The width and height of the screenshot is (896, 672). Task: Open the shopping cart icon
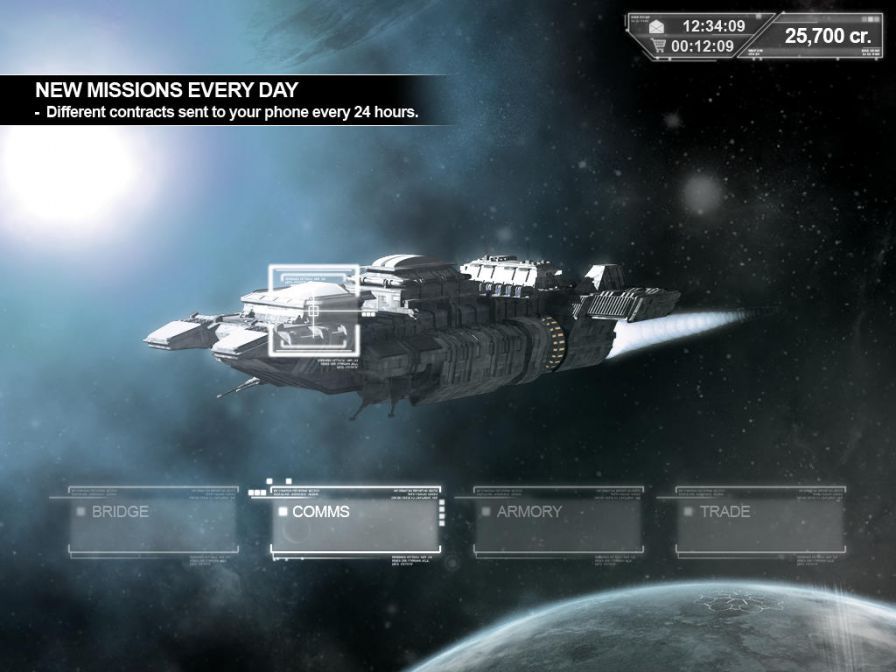coord(657,45)
